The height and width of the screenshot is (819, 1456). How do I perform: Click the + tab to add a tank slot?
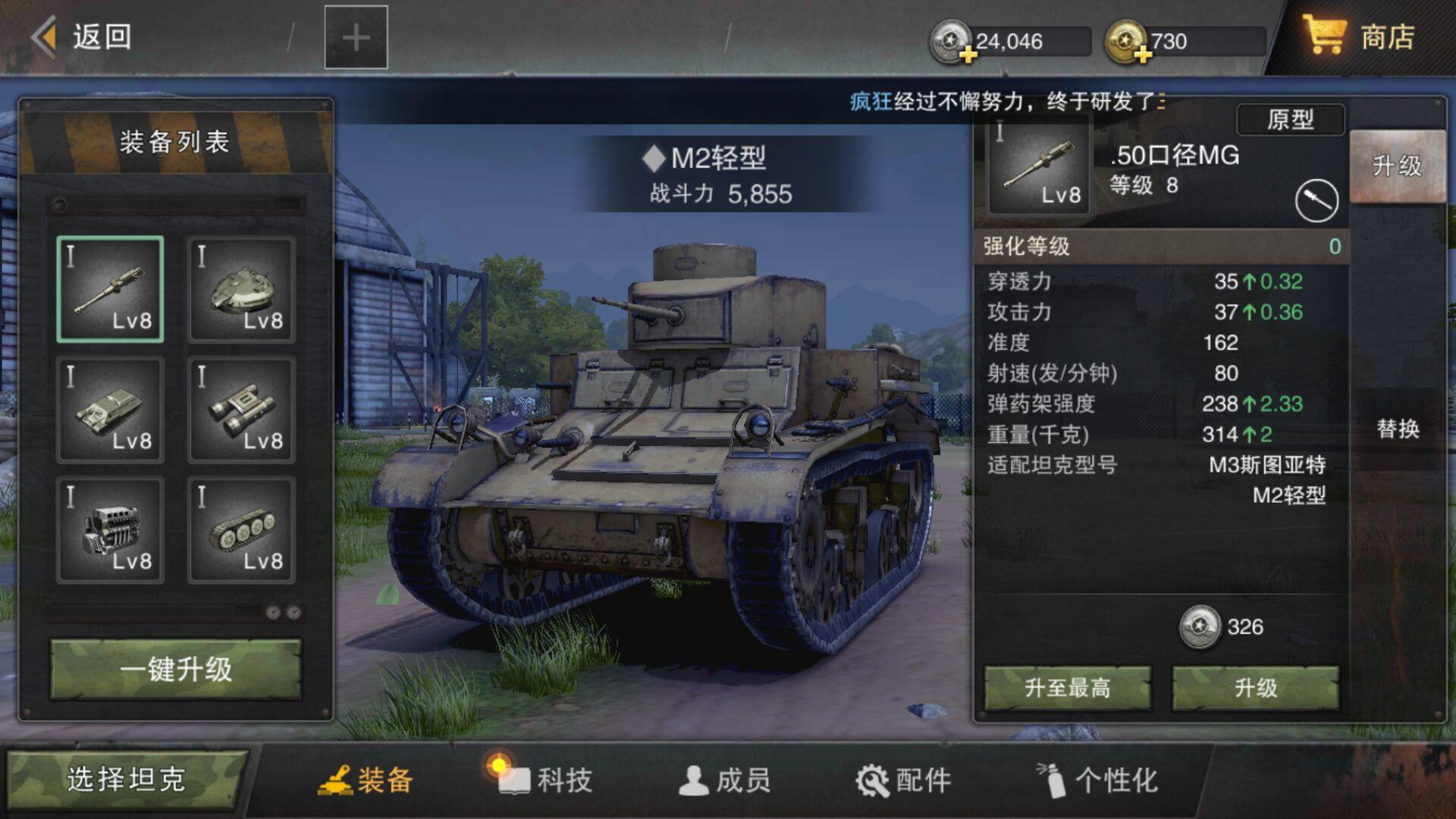coord(355,36)
